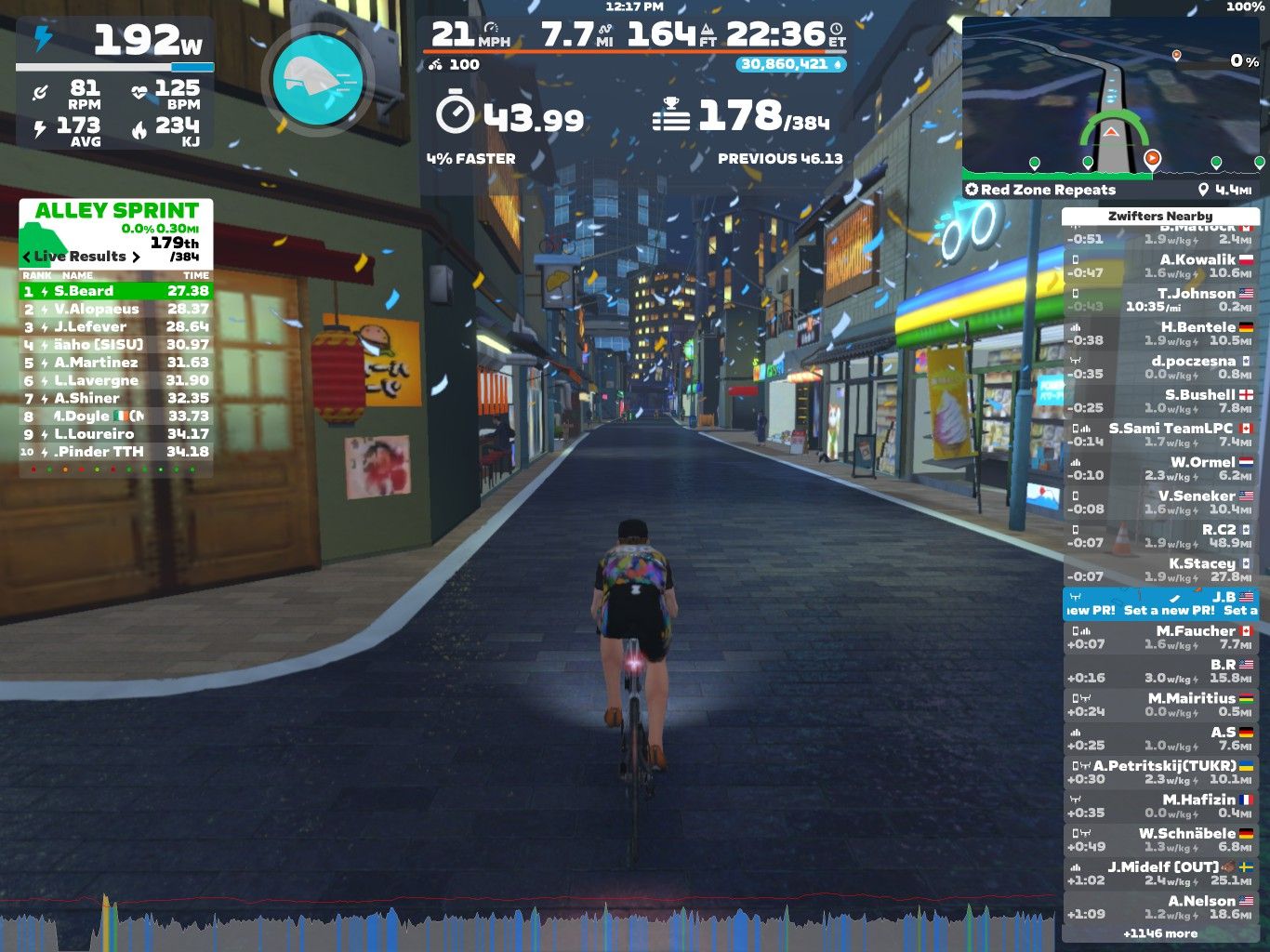
Task: Expand the +1146 more riders list
Action: [x=1160, y=933]
